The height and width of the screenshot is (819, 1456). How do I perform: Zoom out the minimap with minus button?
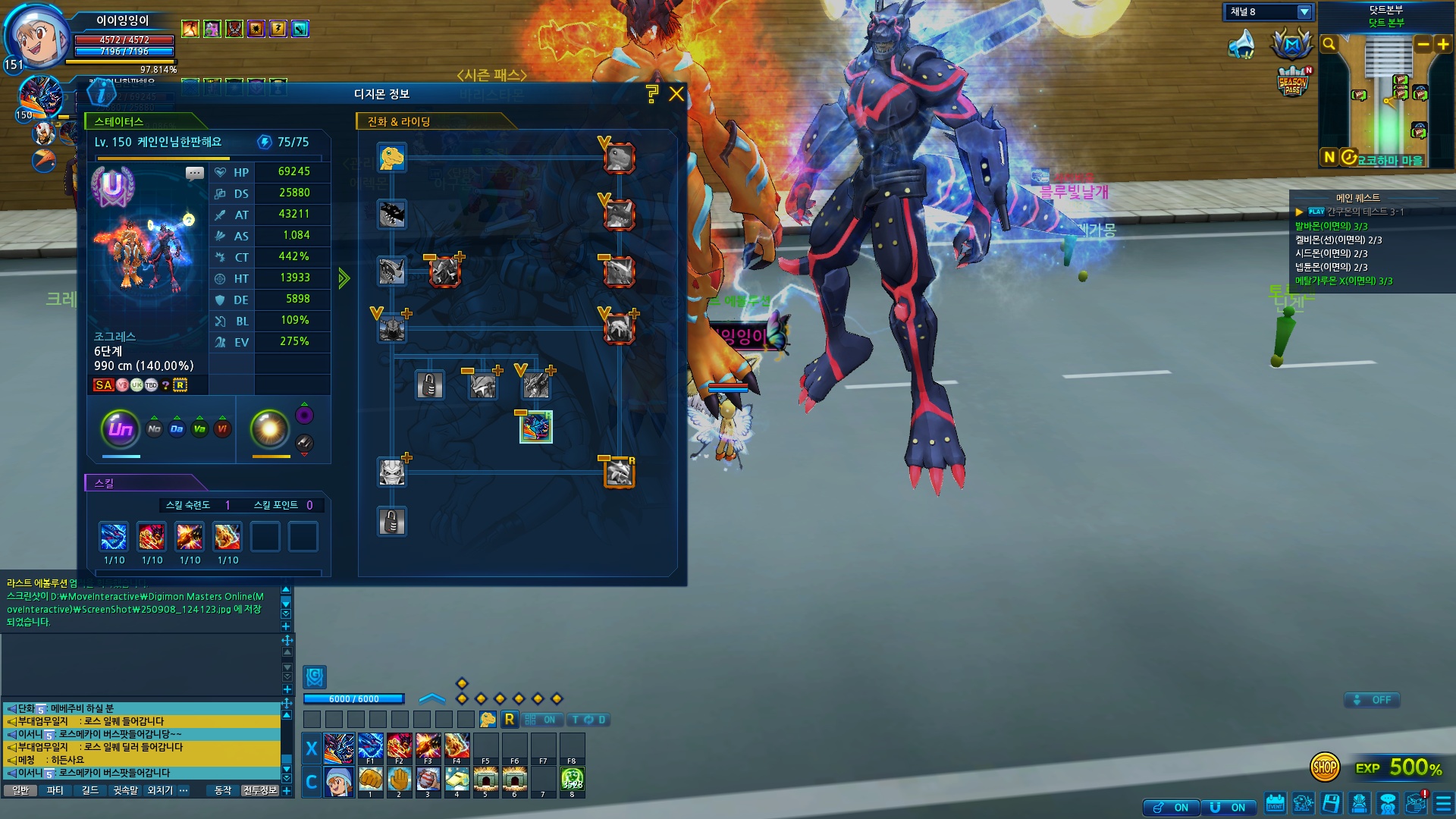coord(1423,45)
